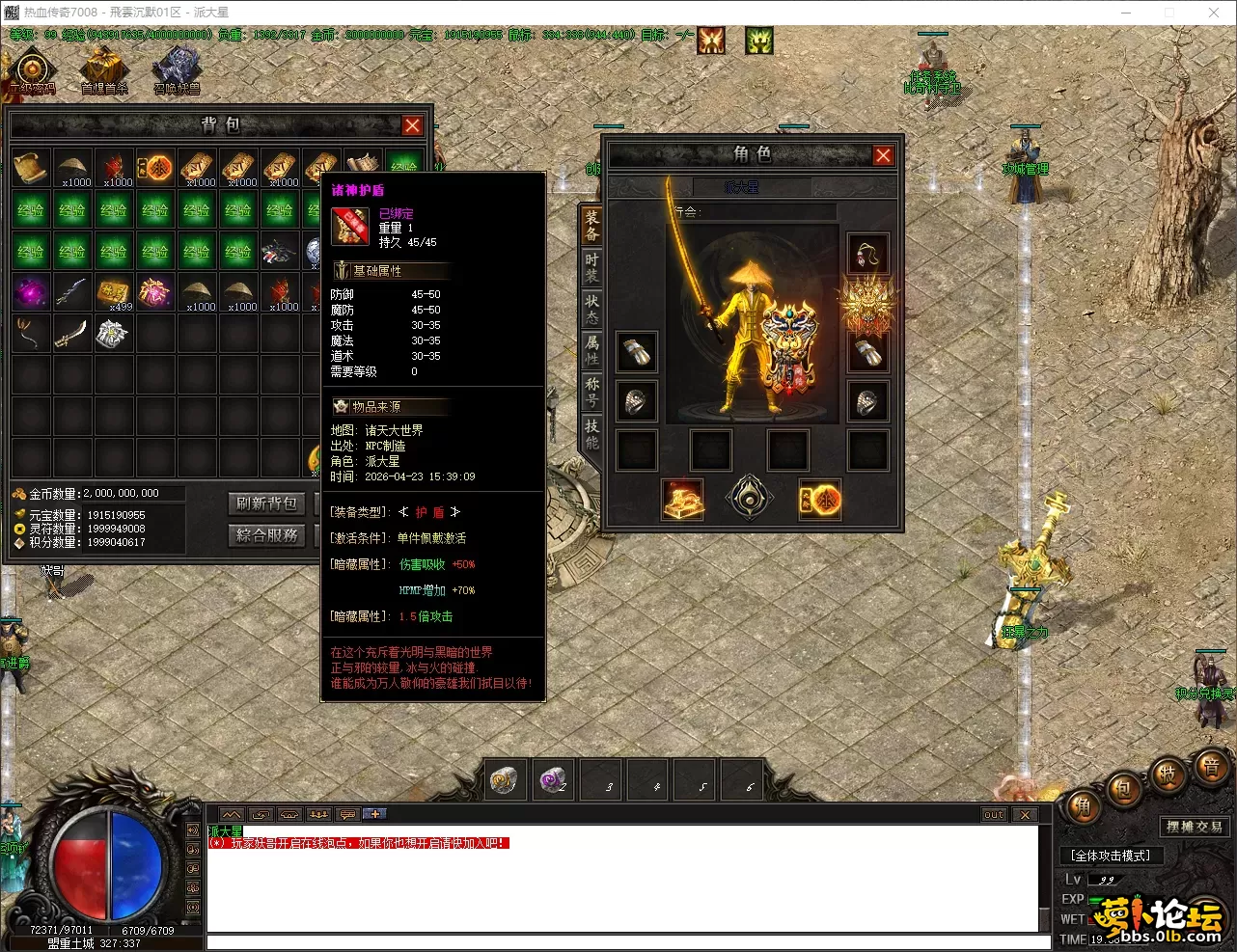The height and width of the screenshot is (952, 1237).
Task: Switch to the 技能 skills tab
Action: pyautogui.click(x=591, y=434)
